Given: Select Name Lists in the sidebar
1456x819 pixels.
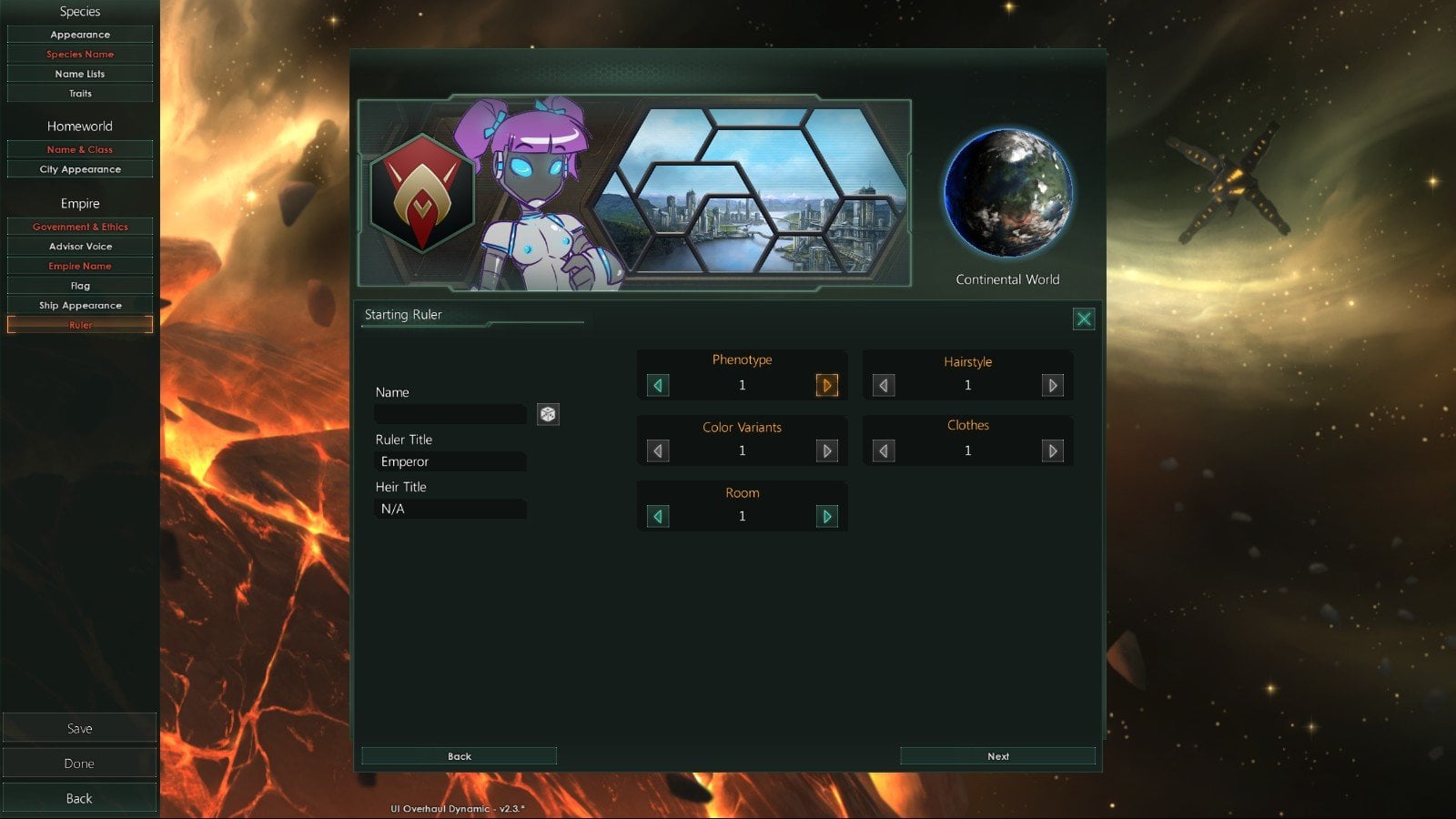Looking at the screenshot, I should [80, 74].
